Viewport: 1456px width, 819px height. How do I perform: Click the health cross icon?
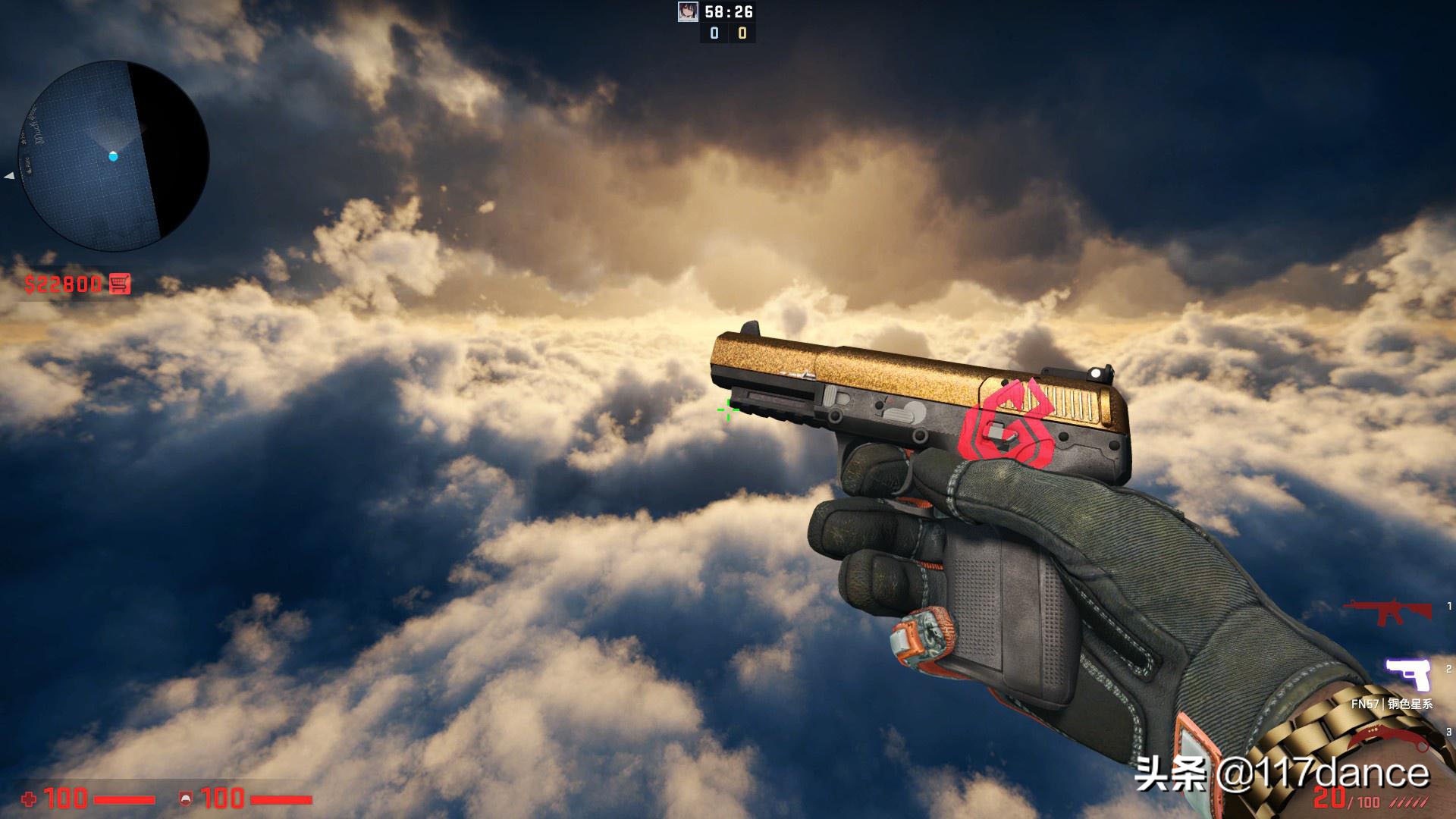click(29, 796)
